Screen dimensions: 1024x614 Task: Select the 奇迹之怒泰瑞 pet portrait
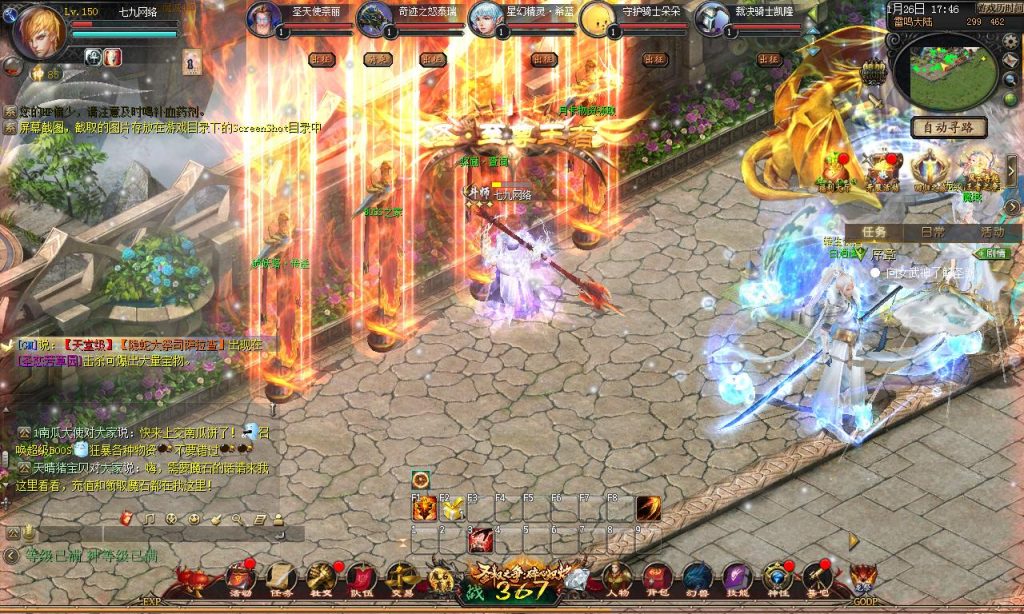[x=375, y=19]
